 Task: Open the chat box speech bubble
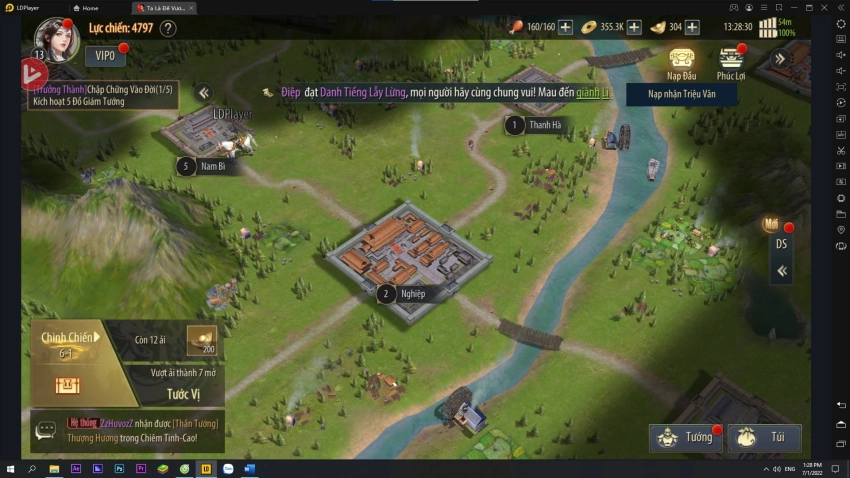pyautogui.click(x=46, y=431)
